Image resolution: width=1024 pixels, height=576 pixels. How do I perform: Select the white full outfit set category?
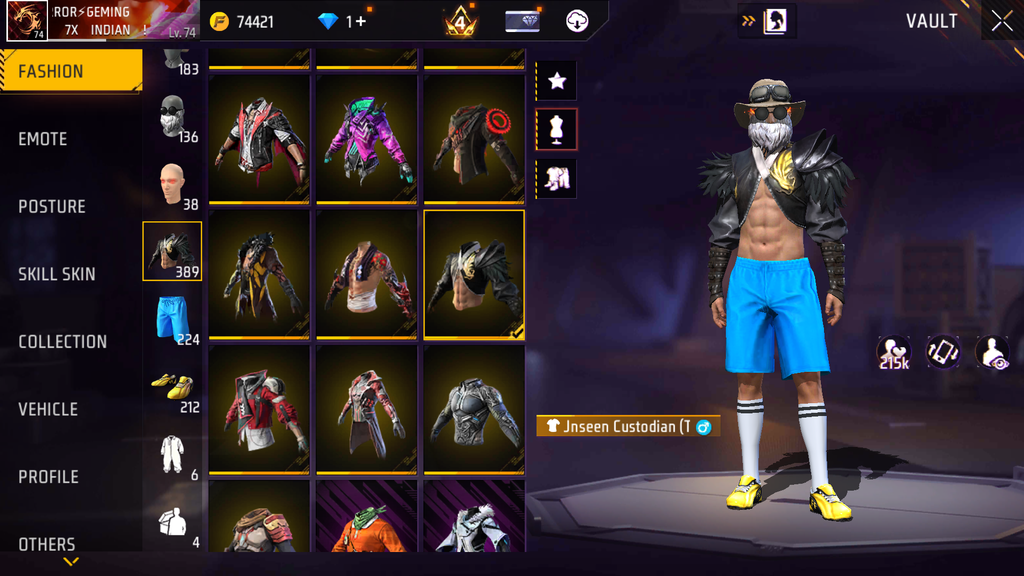click(x=173, y=454)
